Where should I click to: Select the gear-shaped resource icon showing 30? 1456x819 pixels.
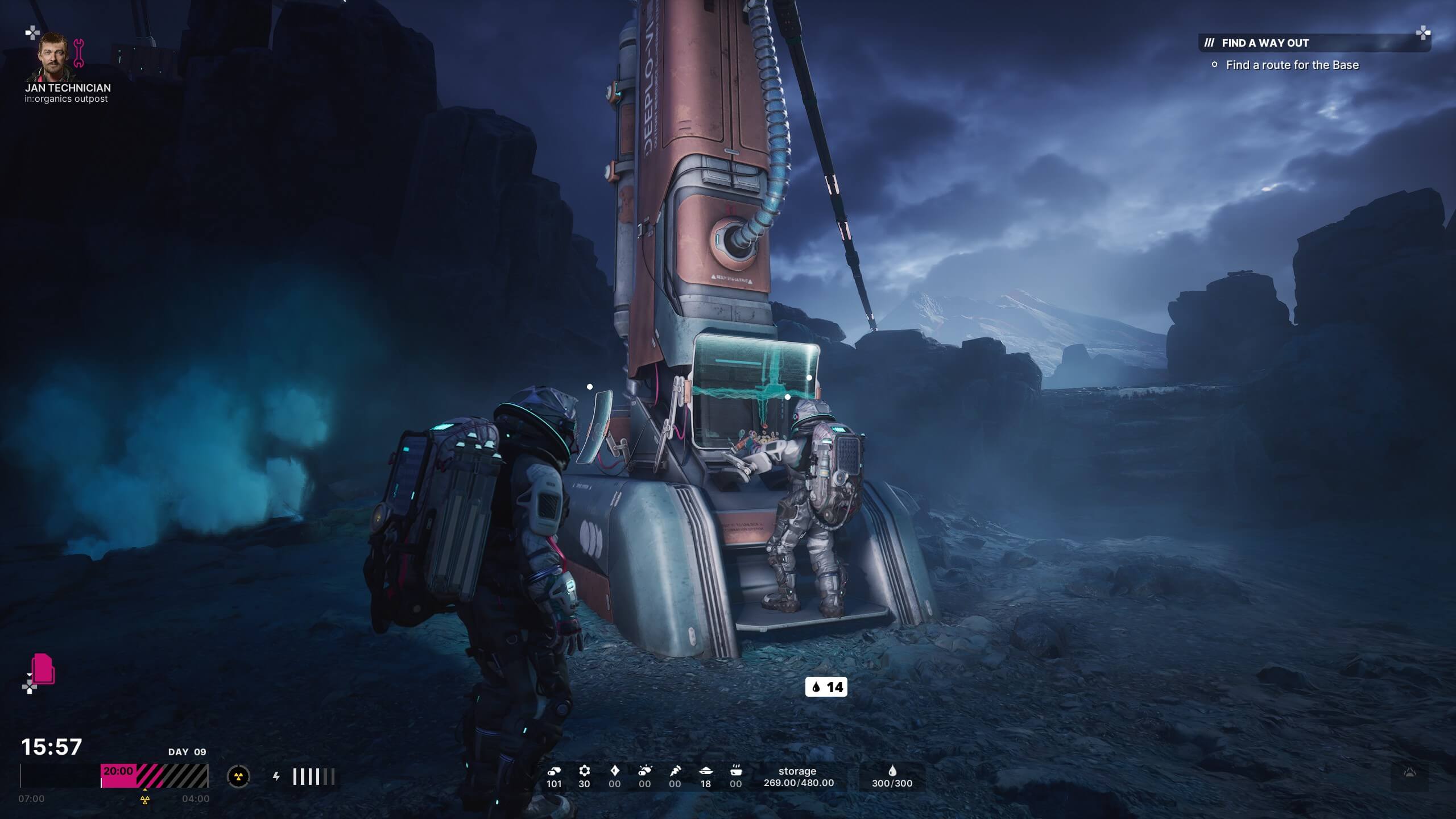(584, 771)
